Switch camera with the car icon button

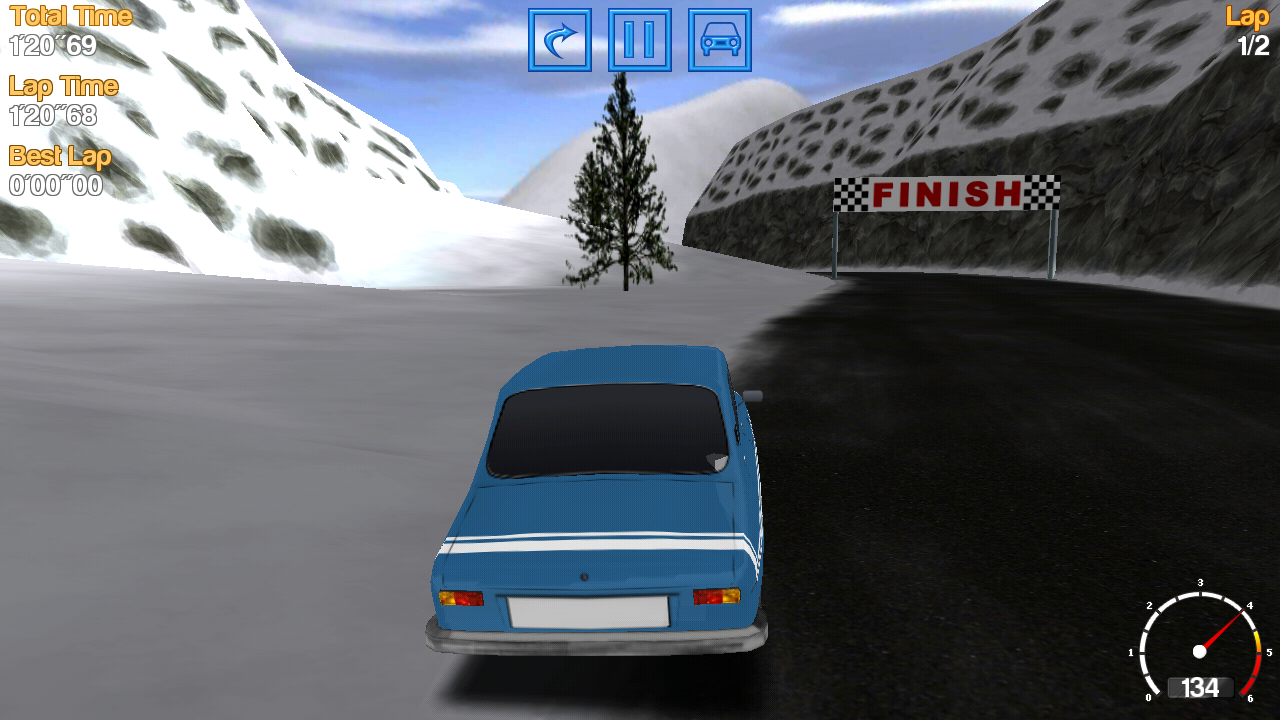click(720, 40)
